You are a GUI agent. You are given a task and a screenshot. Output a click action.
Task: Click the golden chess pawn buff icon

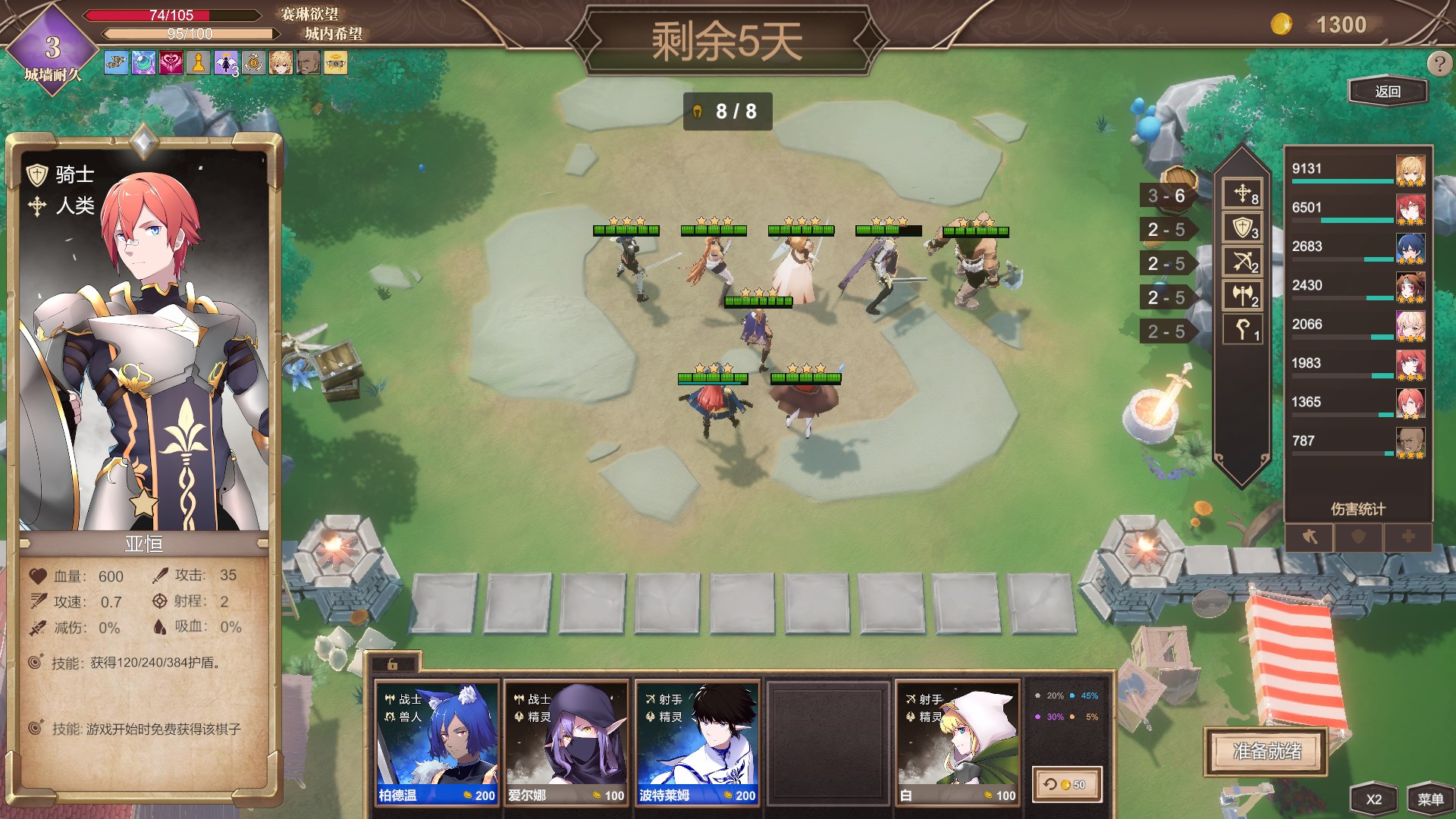199,63
